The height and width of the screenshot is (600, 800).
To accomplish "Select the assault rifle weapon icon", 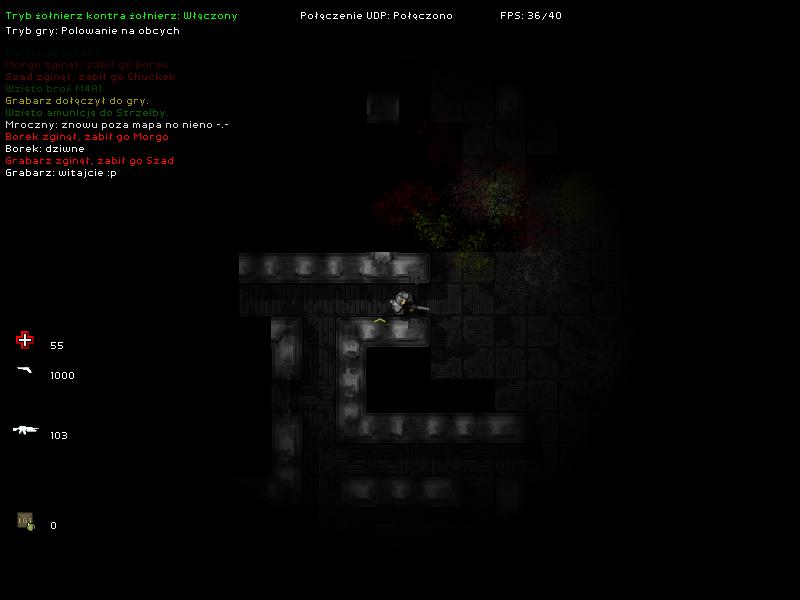I will click(25, 430).
